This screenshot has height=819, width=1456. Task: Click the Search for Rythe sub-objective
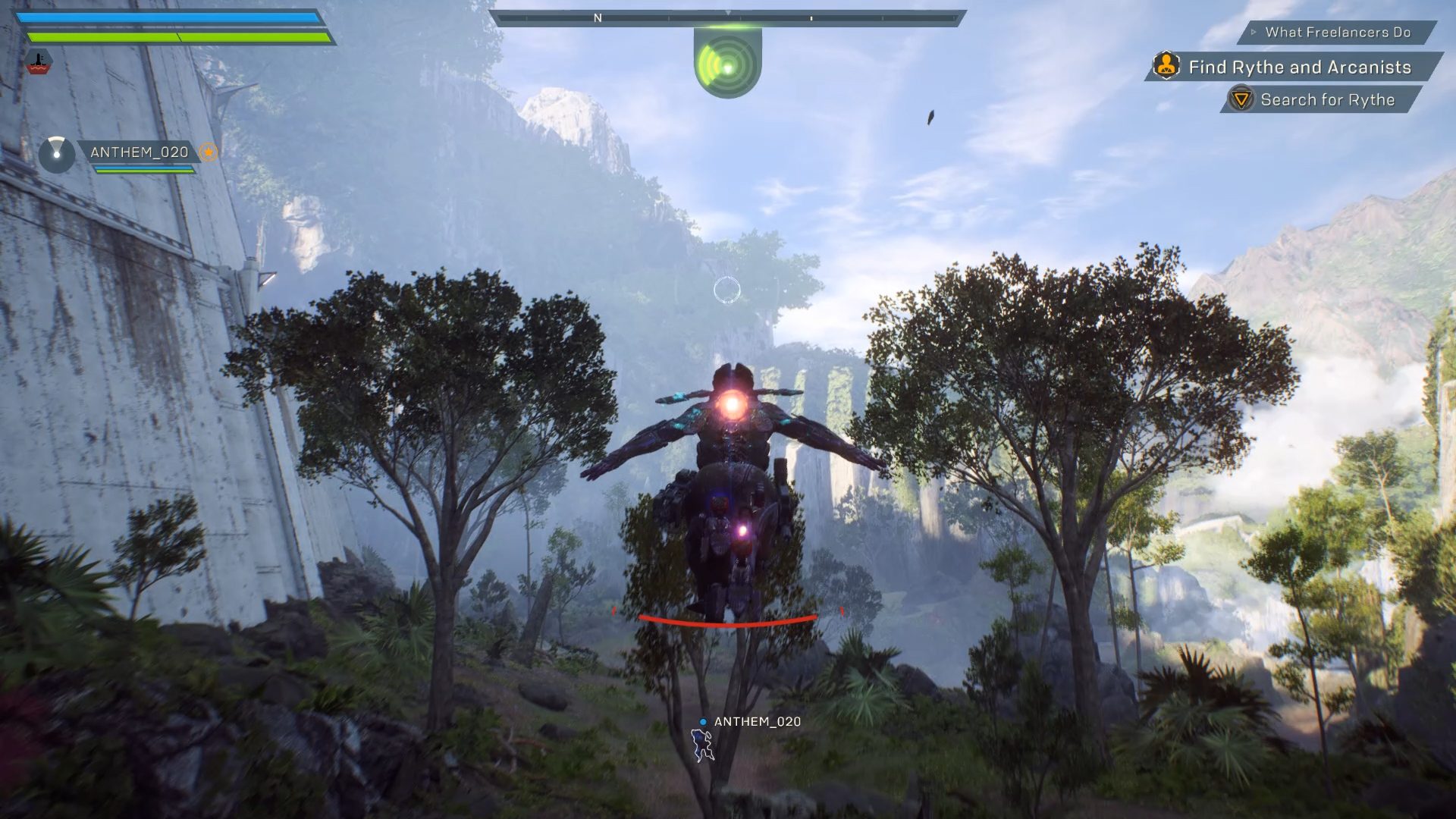(x=1326, y=100)
